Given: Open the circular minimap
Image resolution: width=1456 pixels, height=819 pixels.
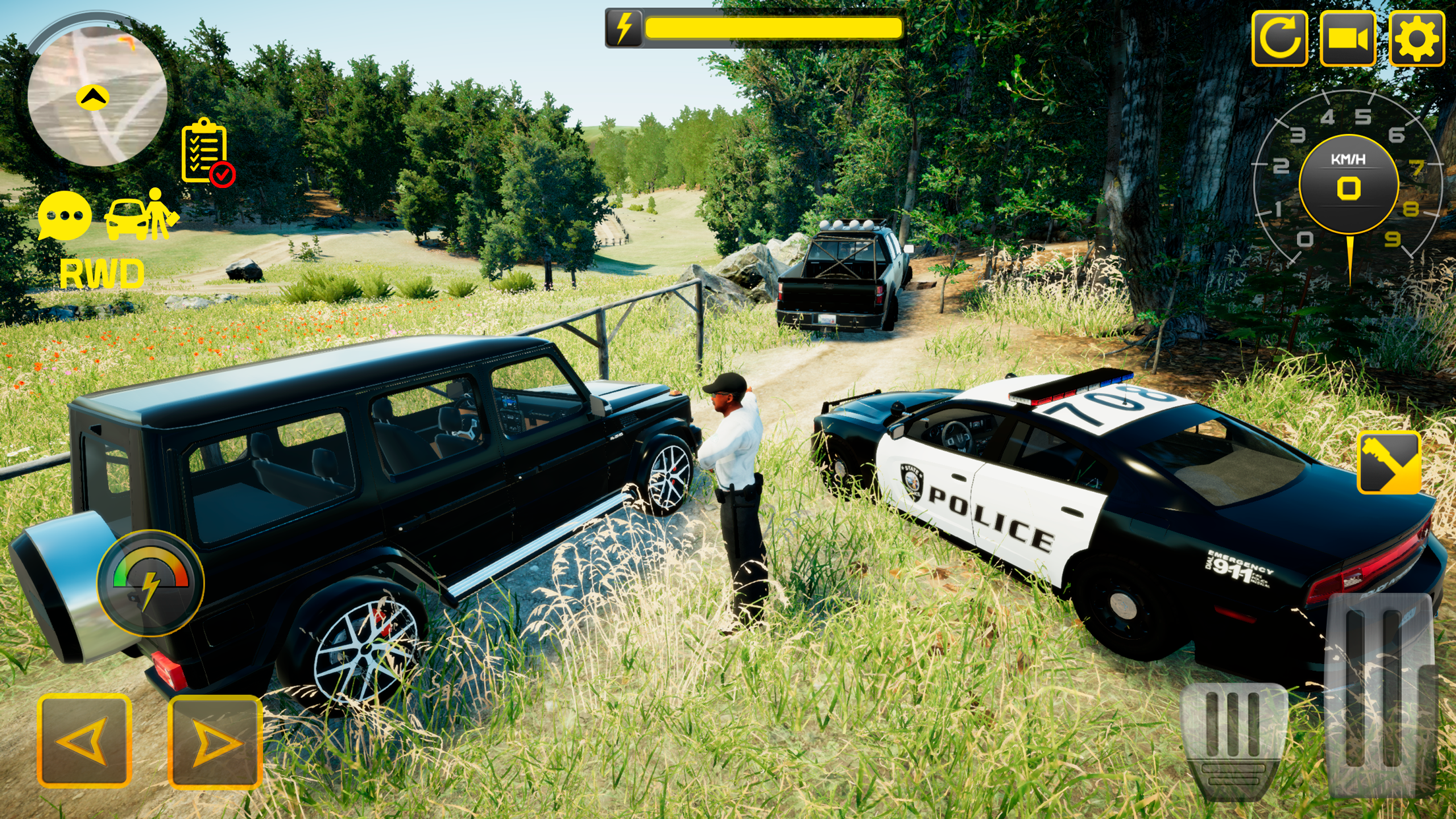Looking at the screenshot, I should tap(97, 94).
